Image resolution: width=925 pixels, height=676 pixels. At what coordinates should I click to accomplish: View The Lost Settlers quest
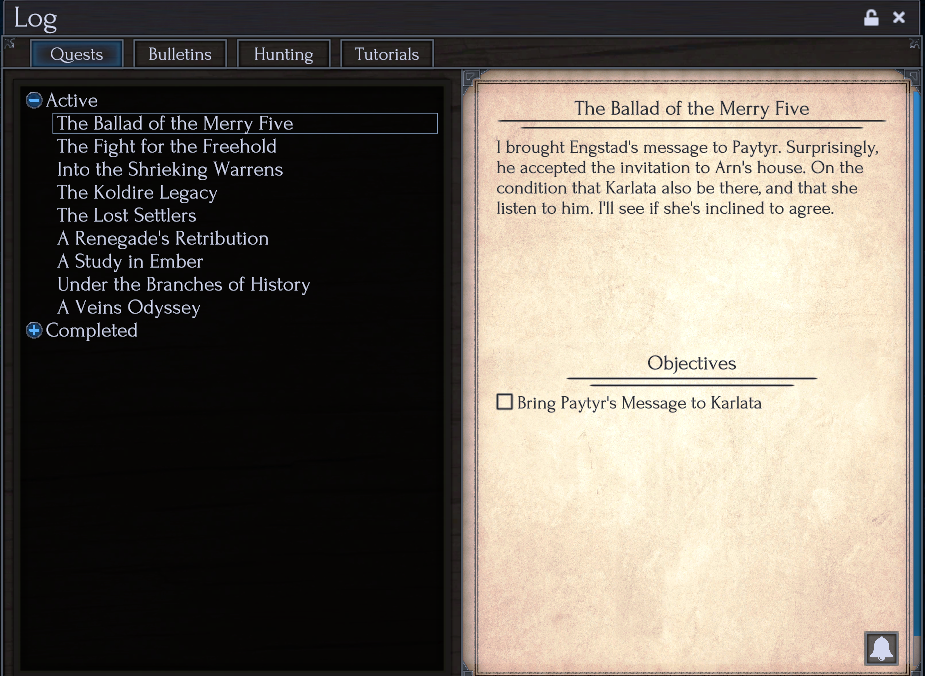click(127, 216)
